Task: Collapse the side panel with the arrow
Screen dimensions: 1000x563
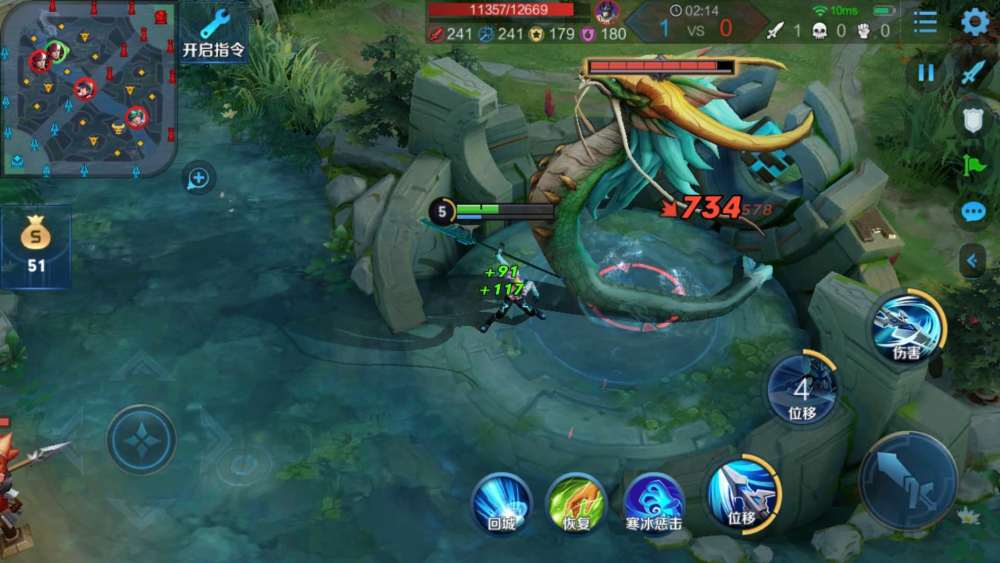Action: pyautogui.click(x=971, y=260)
